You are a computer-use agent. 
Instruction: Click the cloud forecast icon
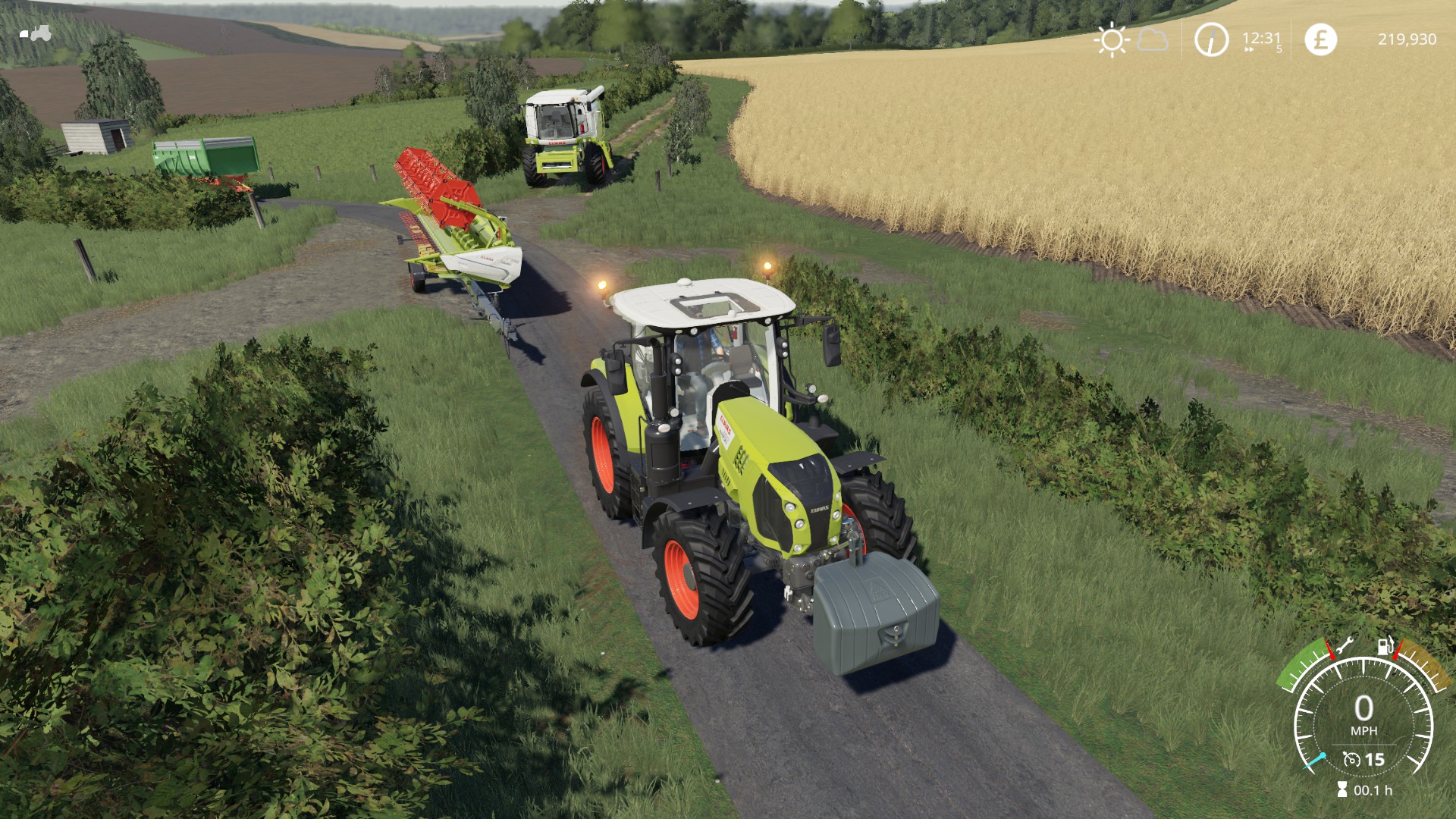pyautogui.click(x=1153, y=39)
